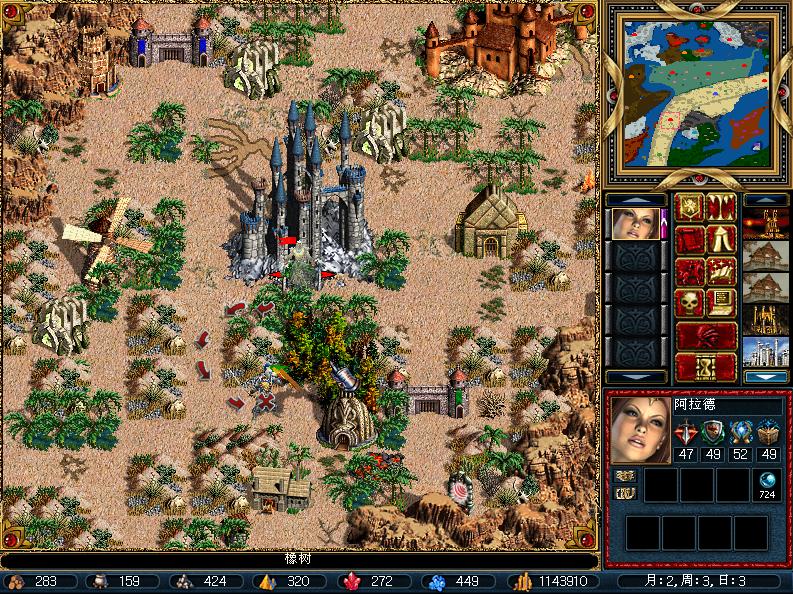The height and width of the screenshot is (594, 793).
Task: Open the quest log scroll button
Action: coord(689,239)
